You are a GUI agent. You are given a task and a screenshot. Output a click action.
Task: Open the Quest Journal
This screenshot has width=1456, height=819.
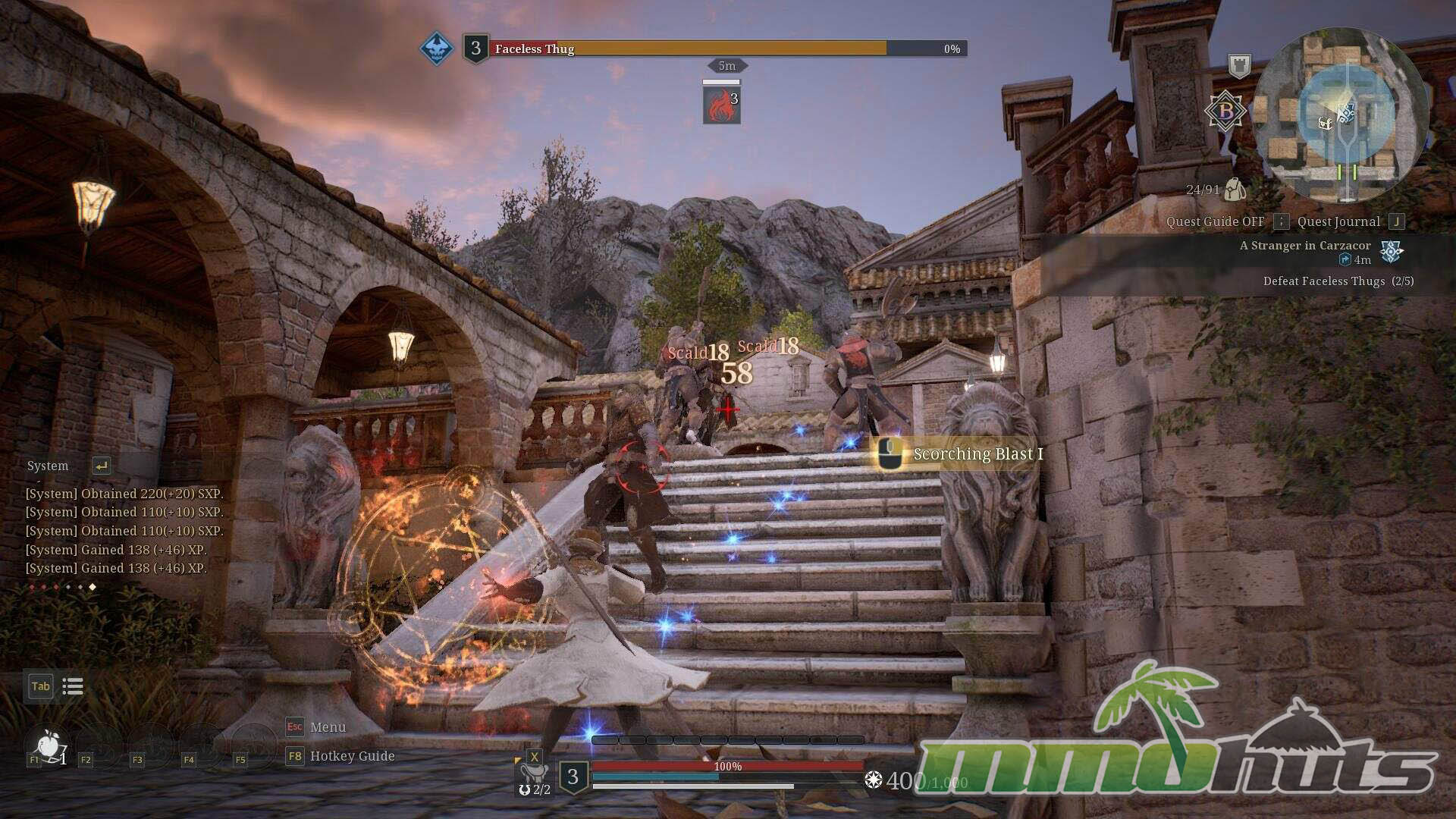click(1338, 221)
